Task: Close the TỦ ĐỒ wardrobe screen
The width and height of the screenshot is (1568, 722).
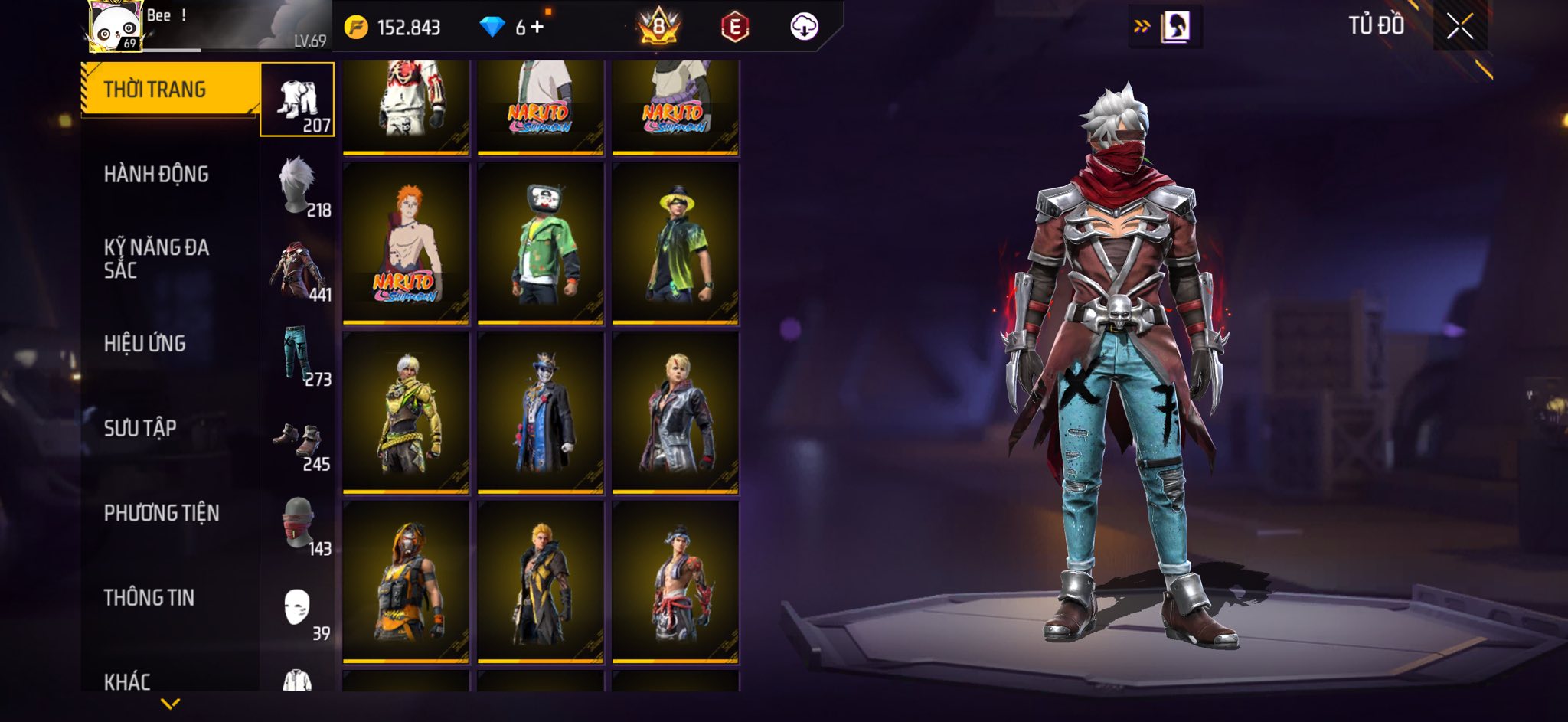Action: [1459, 27]
